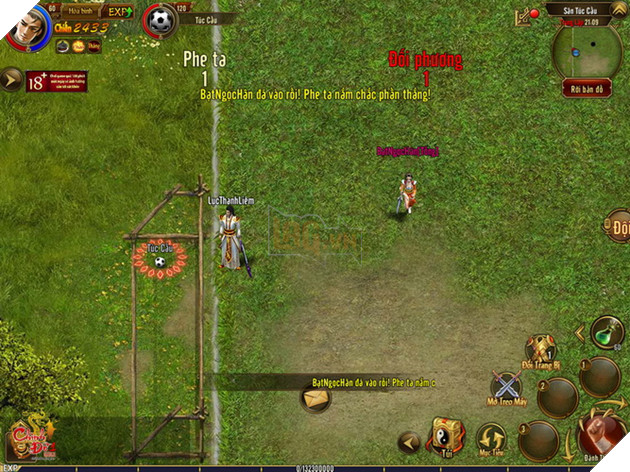Collapse the bottom menu with the left arrow
The image size is (630, 472).
click(407, 440)
